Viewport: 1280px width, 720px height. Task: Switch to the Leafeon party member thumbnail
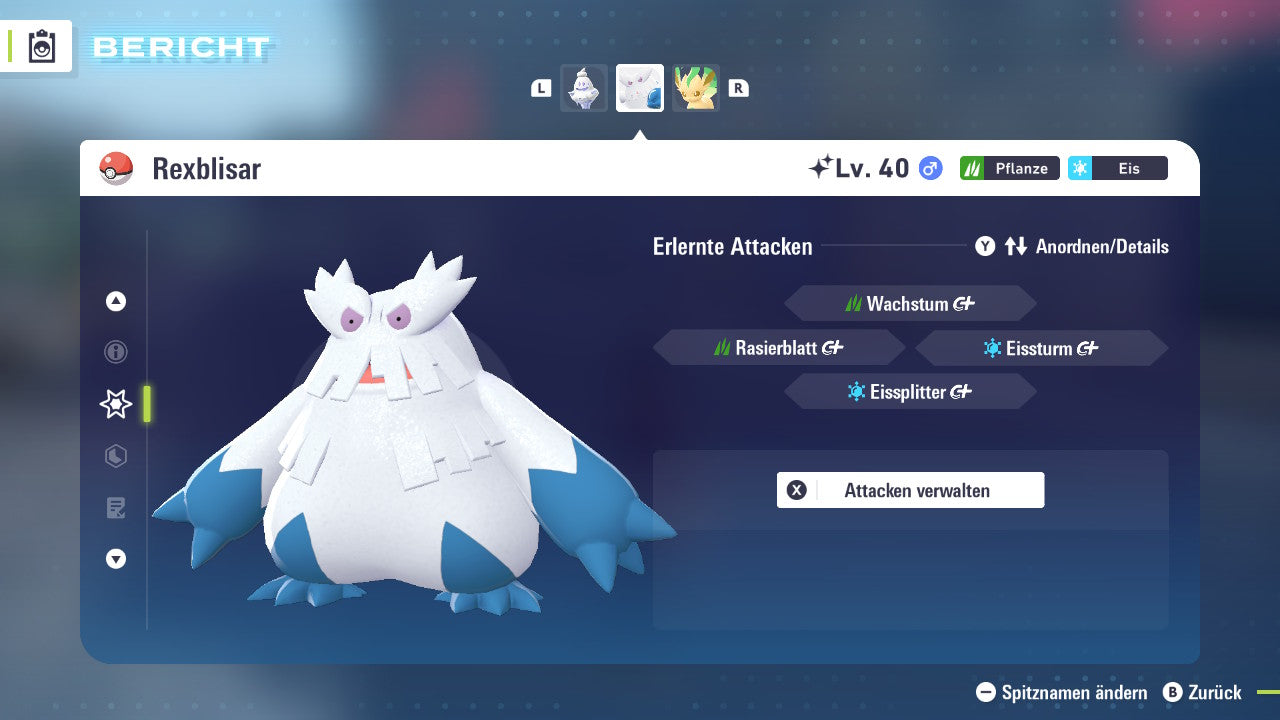click(696, 87)
